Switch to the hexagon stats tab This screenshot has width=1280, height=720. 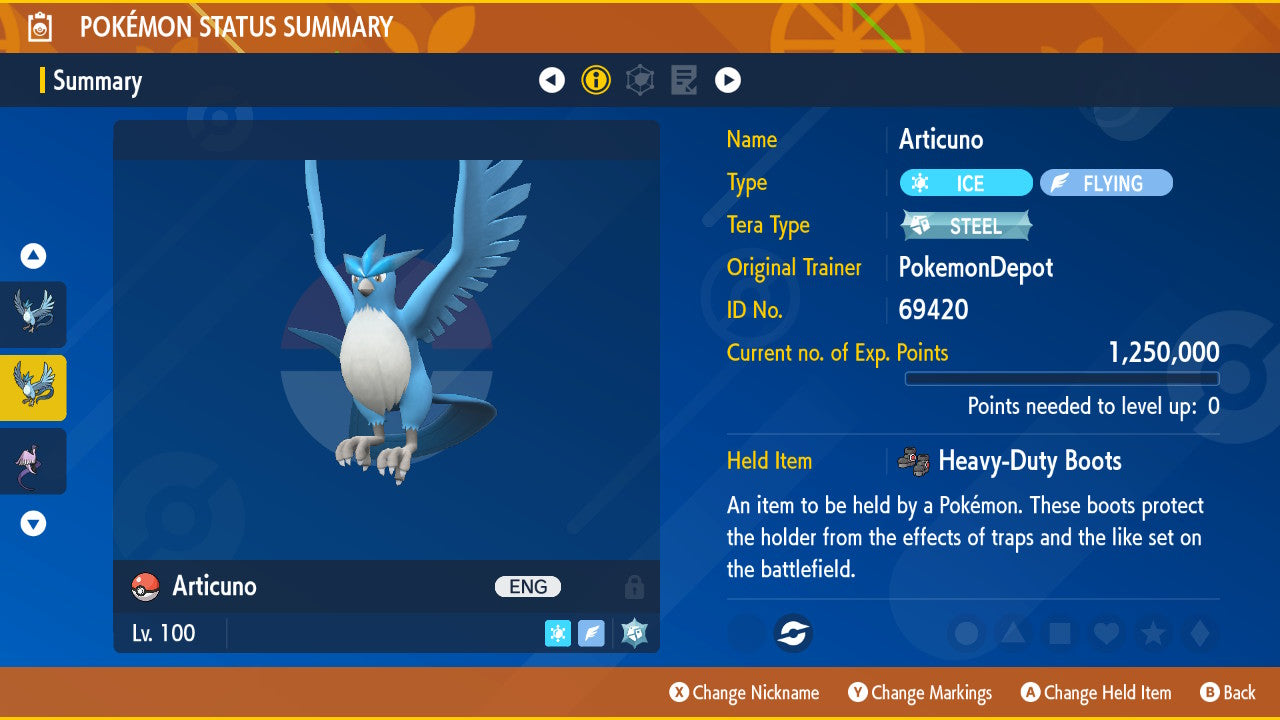[x=640, y=80]
